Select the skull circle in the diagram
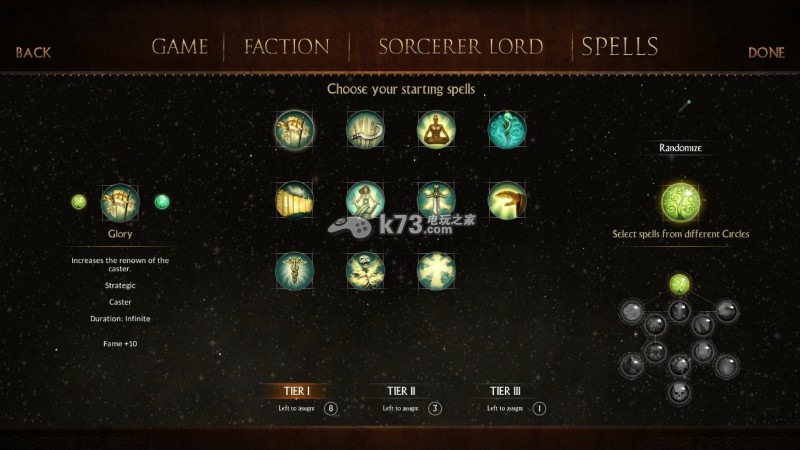This screenshot has height=450, width=800. [680, 391]
